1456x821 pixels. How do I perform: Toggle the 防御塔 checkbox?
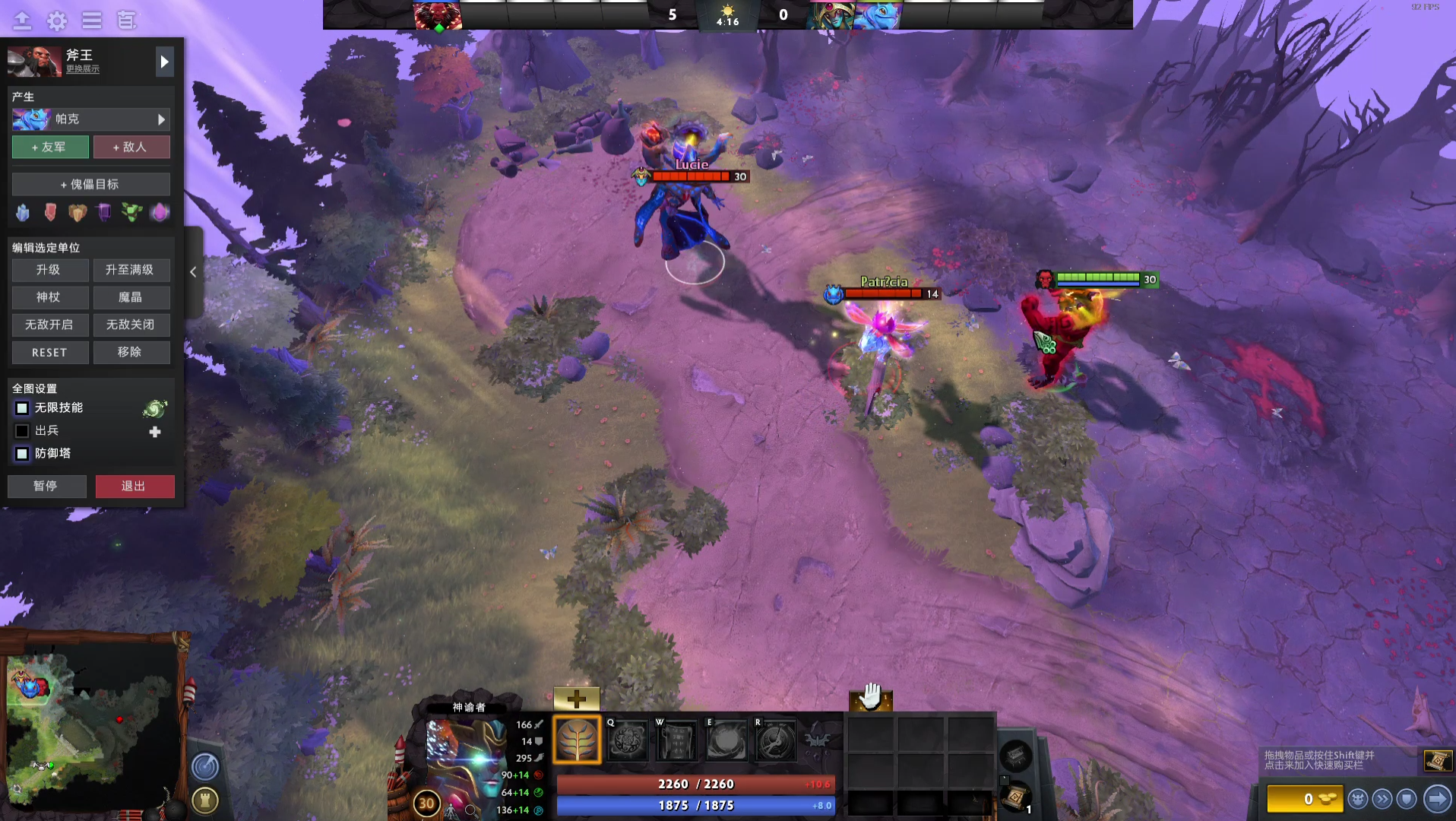pyautogui.click(x=21, y=454)
